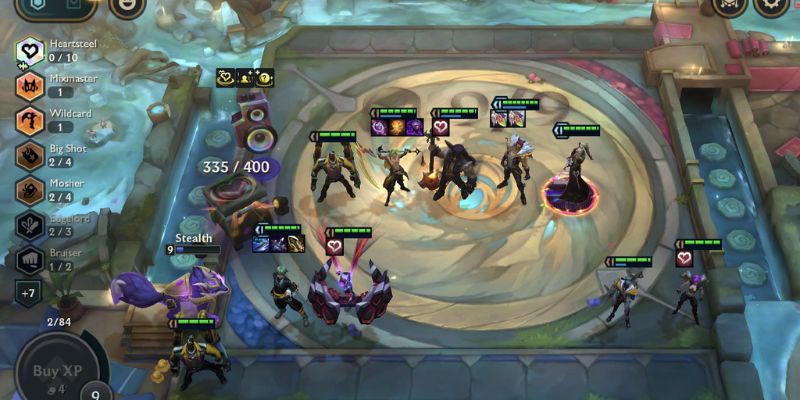Open the gear settings button

point(772,5)
